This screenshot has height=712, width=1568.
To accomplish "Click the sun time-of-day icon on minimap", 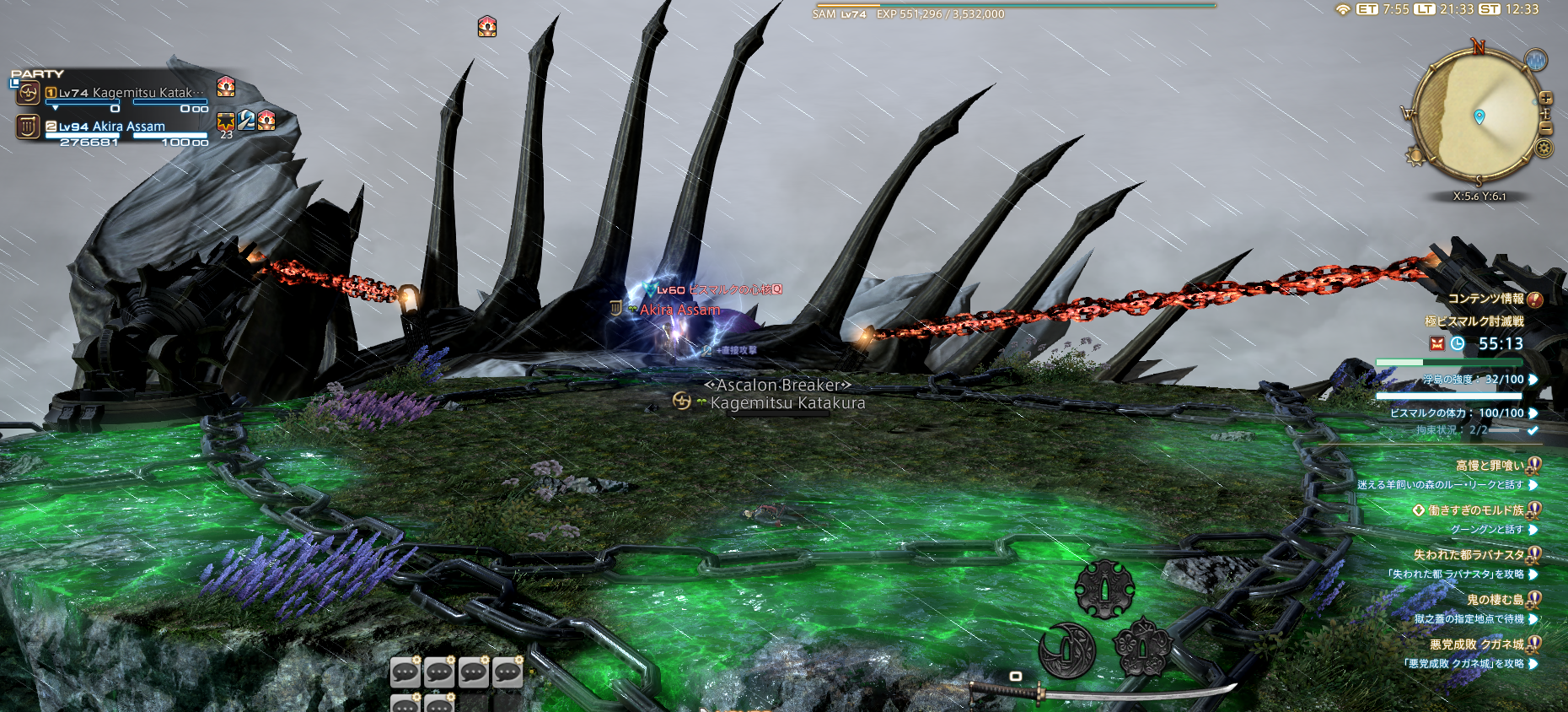I will (1415, 155).
